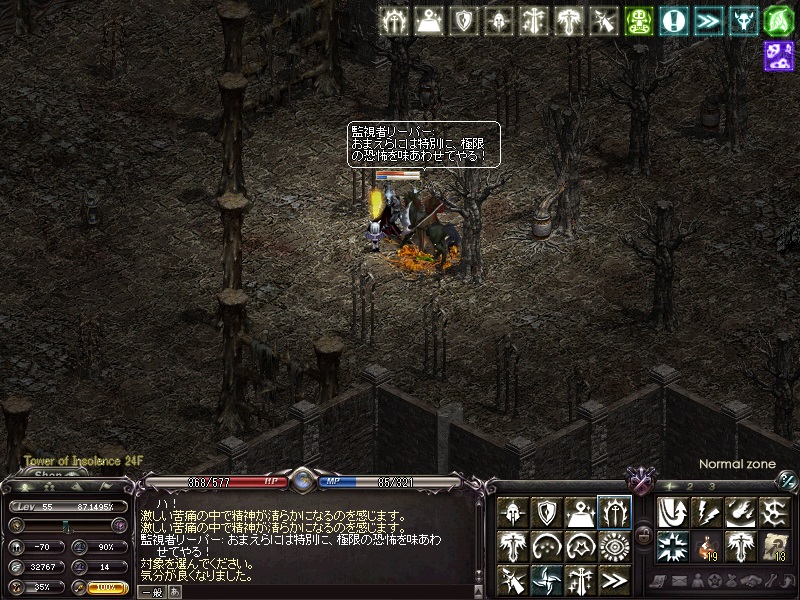
Task: Activate the radiant eye ring skill
Action: [x=613, y=546]
